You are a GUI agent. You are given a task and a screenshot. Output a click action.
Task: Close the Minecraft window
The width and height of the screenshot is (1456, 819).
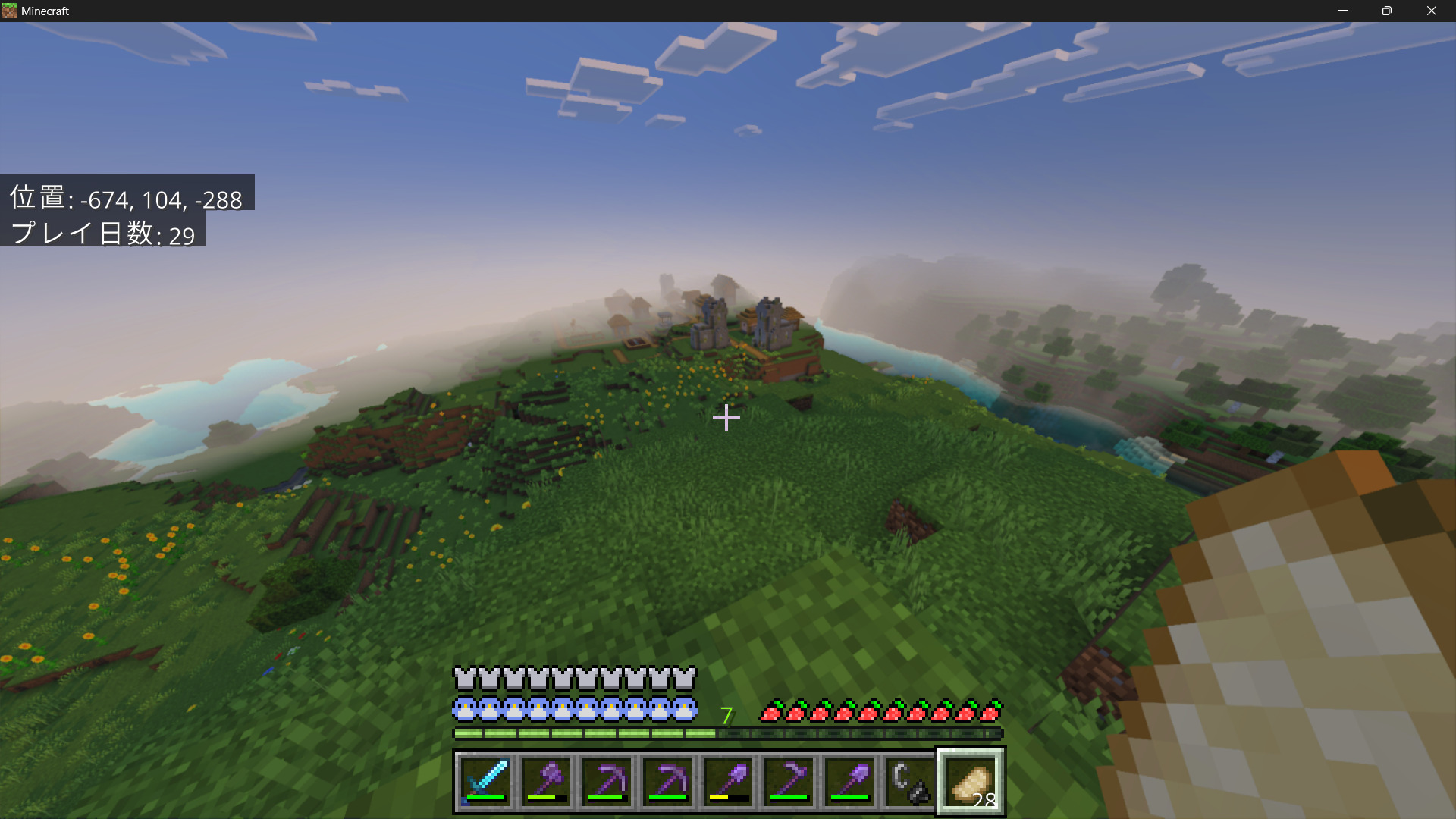tap(1431, 11)
